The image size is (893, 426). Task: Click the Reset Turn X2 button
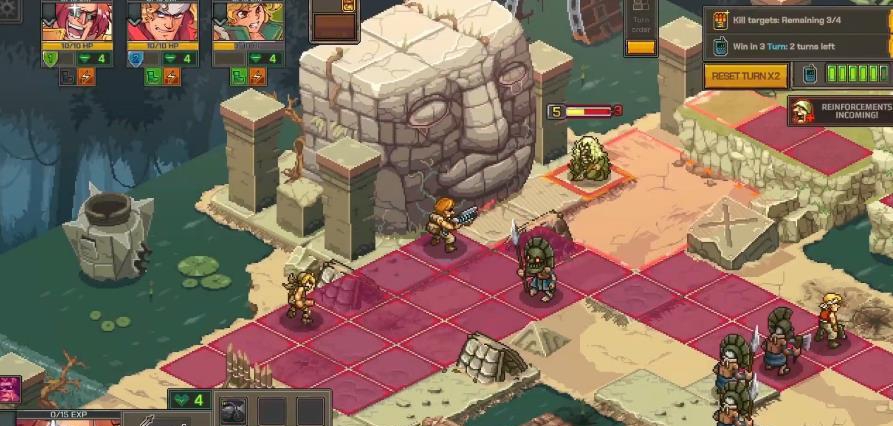(746, 76)
